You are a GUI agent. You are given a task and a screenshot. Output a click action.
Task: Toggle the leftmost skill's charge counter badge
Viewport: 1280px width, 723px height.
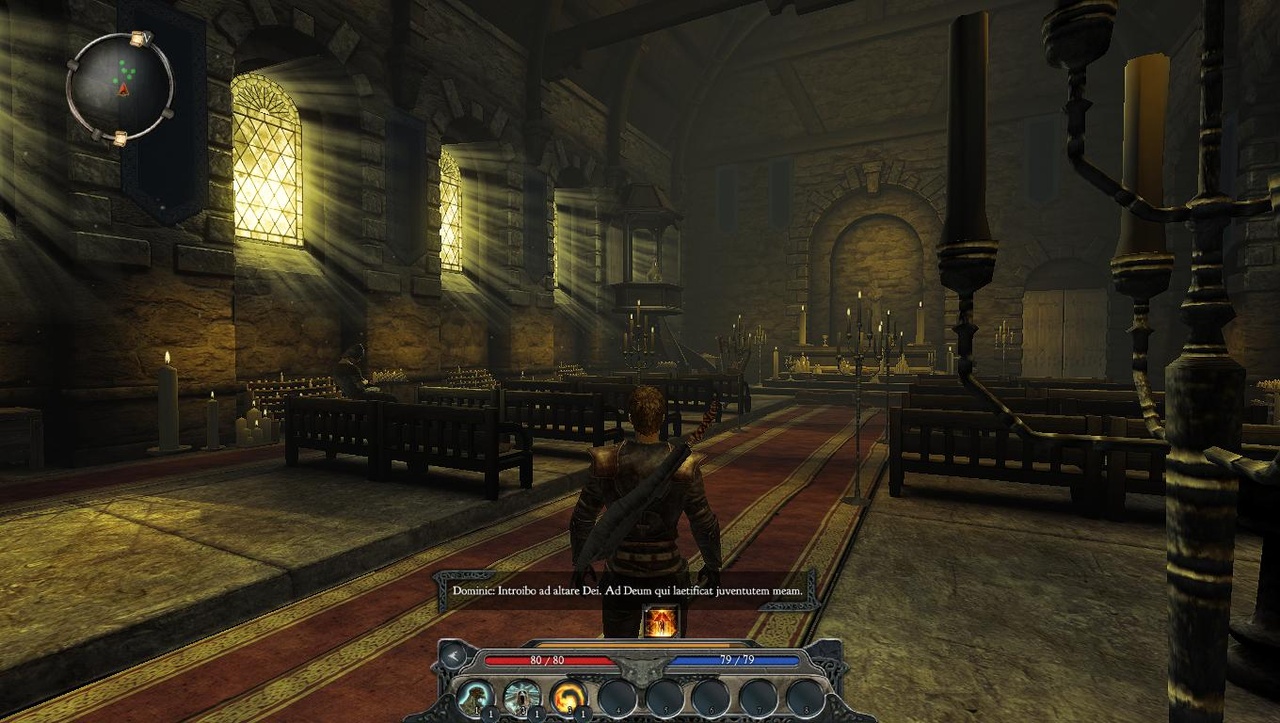489,714
